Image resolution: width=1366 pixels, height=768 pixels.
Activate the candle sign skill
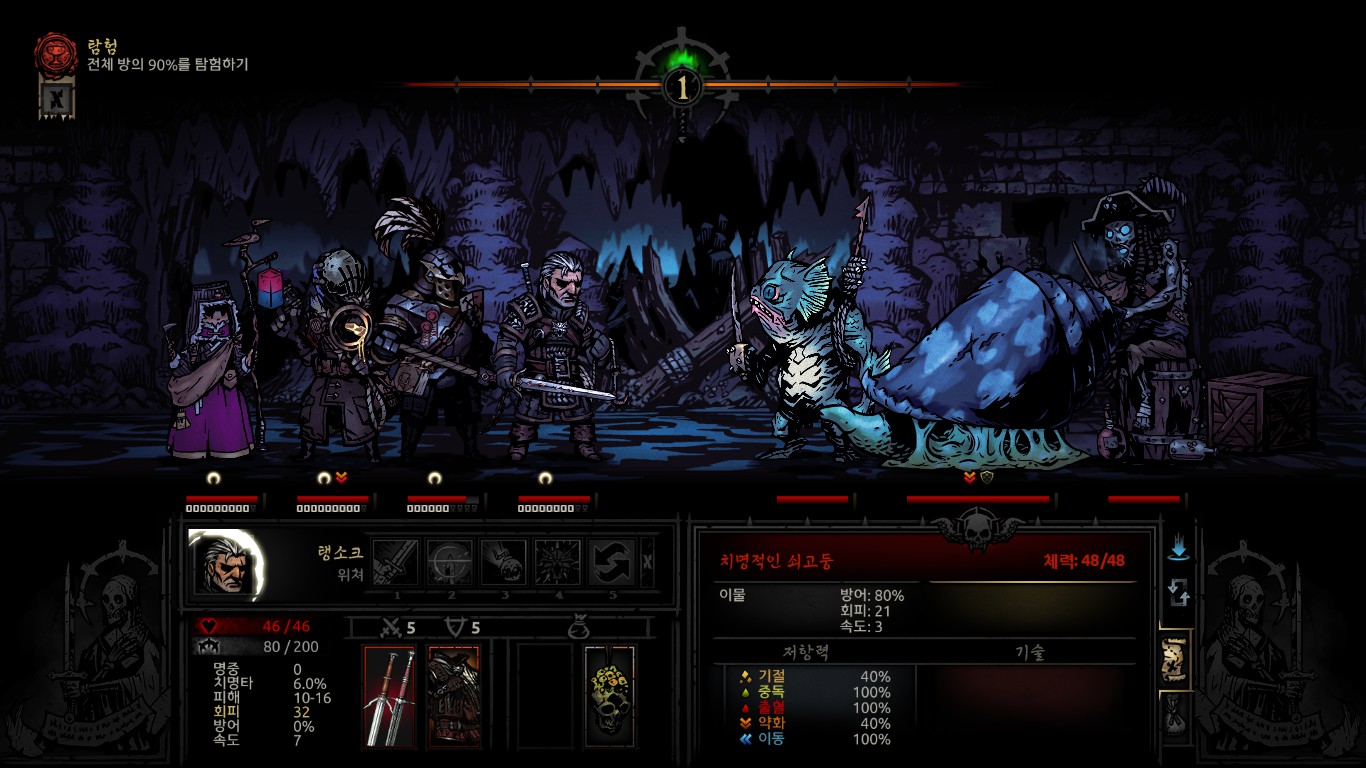coord(450,562)
